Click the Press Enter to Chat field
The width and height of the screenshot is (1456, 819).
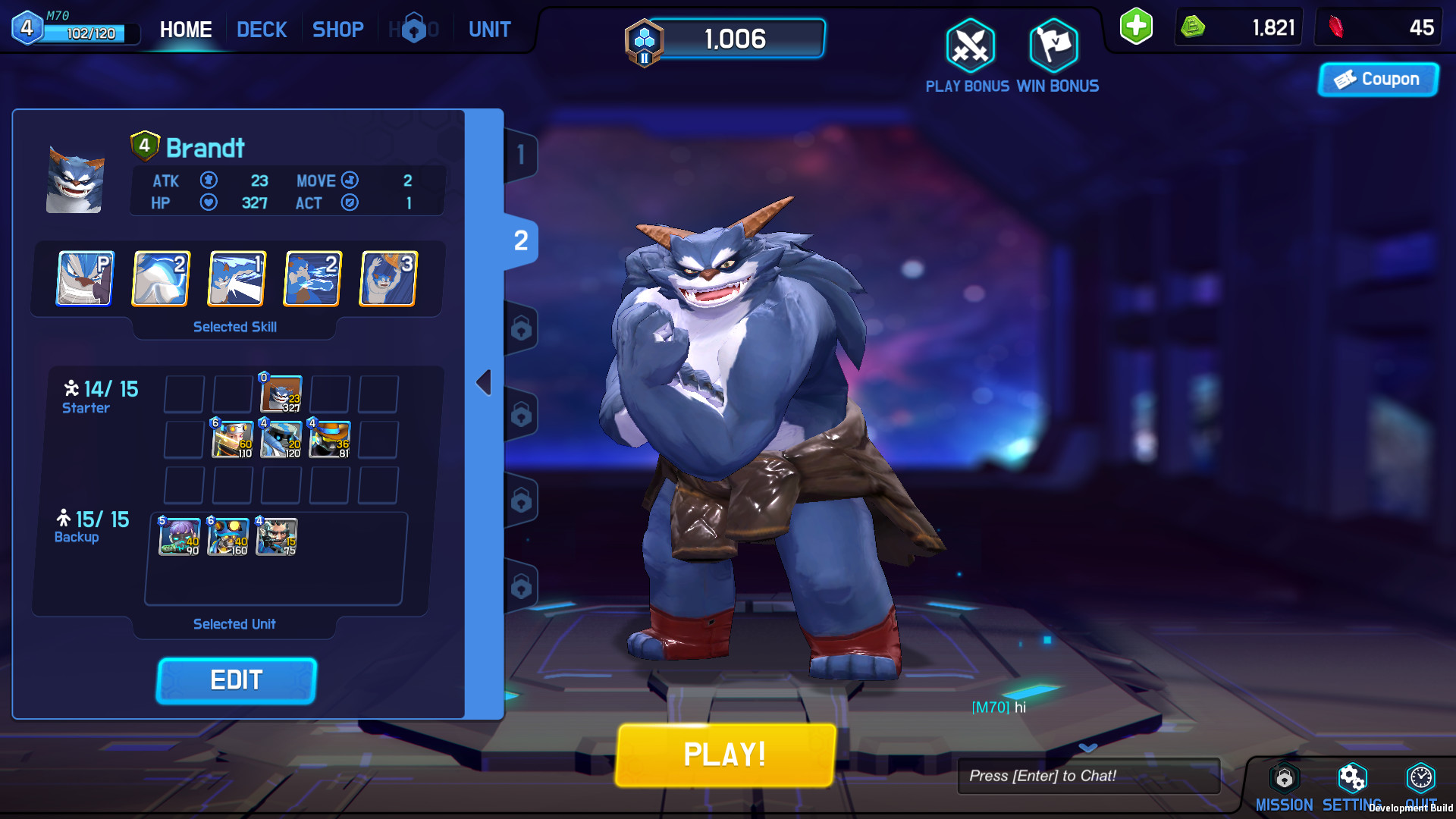pyautogui.click(x=1088, y=775)
